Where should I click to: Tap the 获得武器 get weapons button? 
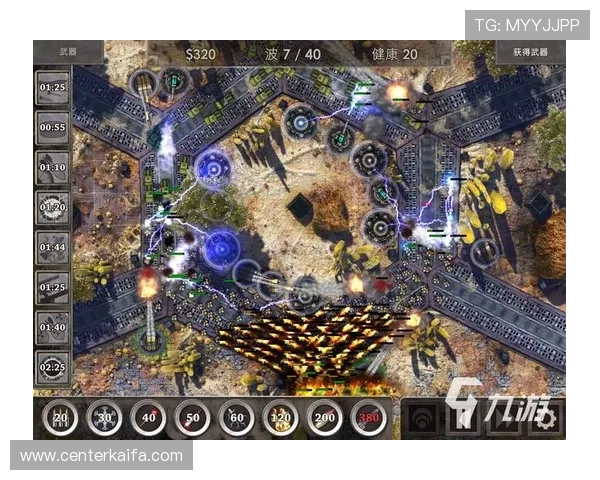click(x=530, y=52)
